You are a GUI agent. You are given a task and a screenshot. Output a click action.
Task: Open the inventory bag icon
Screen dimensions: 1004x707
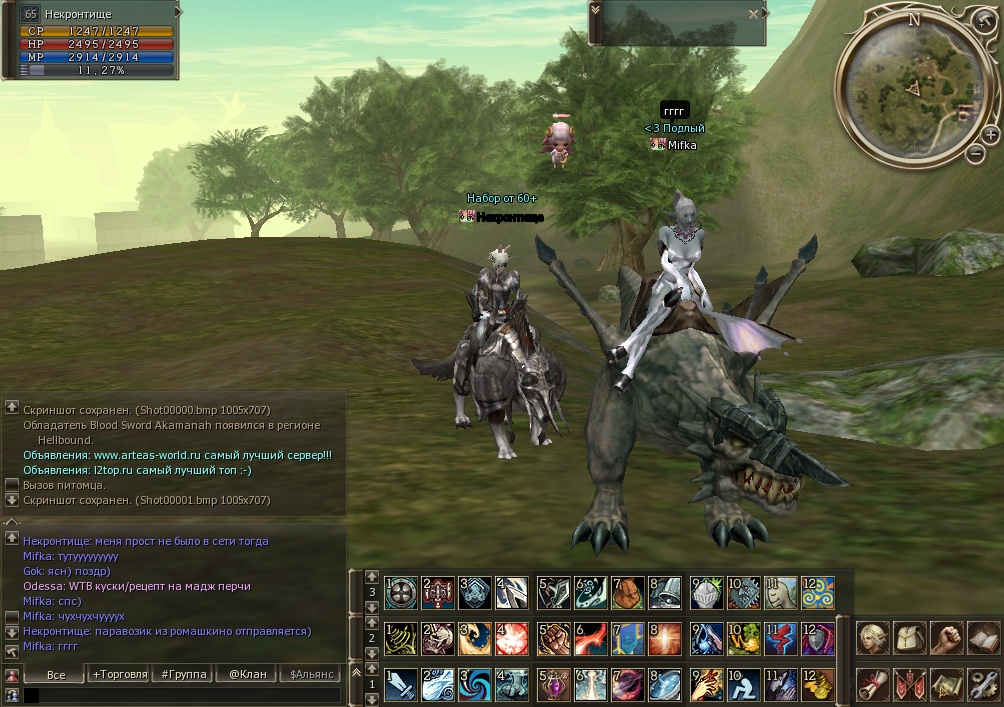[x=910, y=637]
